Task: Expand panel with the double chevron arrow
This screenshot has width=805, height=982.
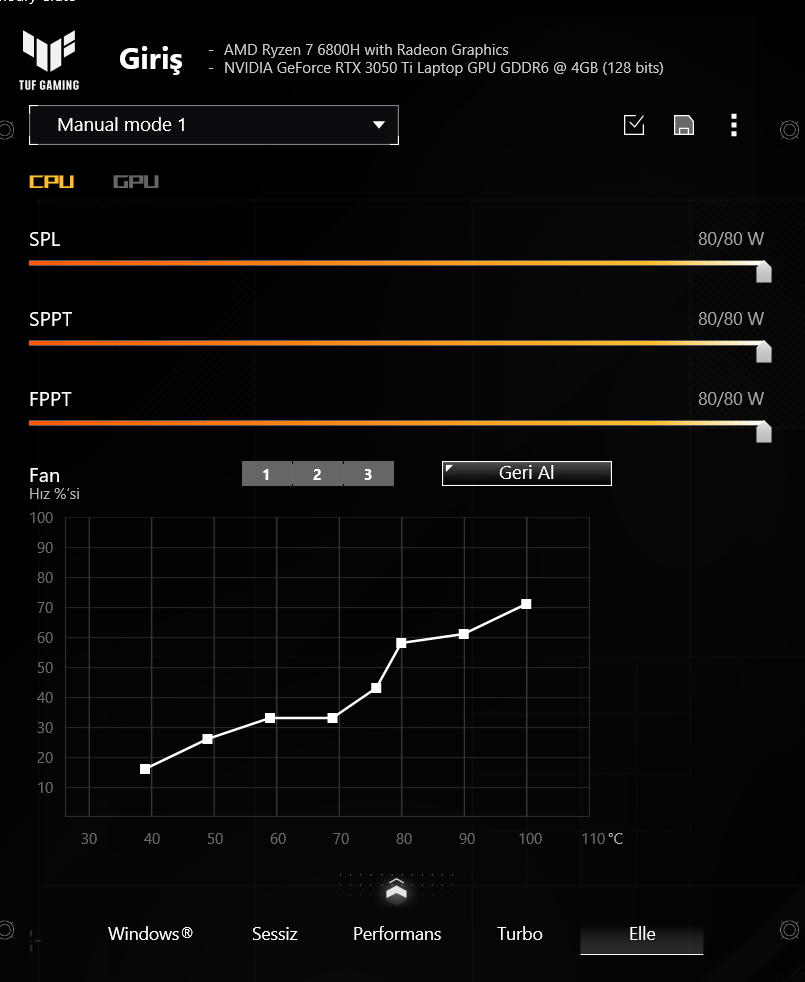Action: pos(397,889)
